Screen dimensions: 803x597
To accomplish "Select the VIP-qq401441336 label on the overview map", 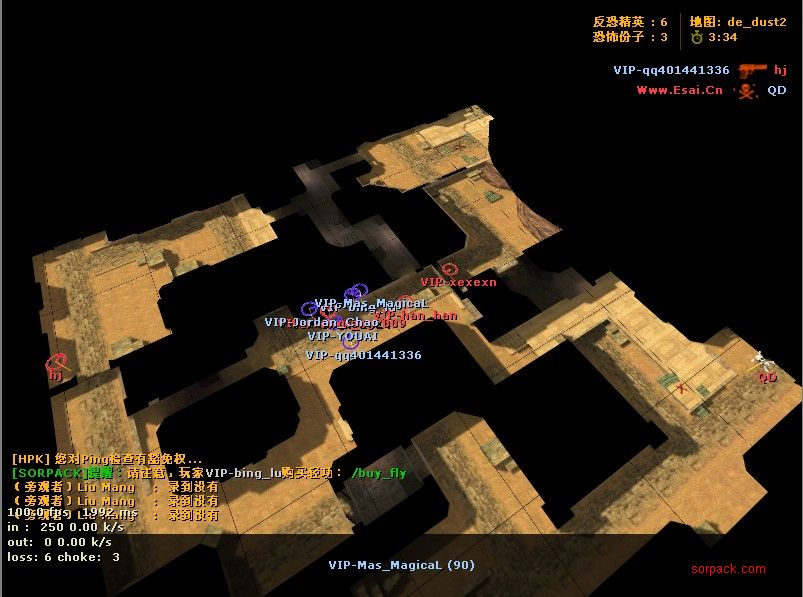I will coord(363,355).
